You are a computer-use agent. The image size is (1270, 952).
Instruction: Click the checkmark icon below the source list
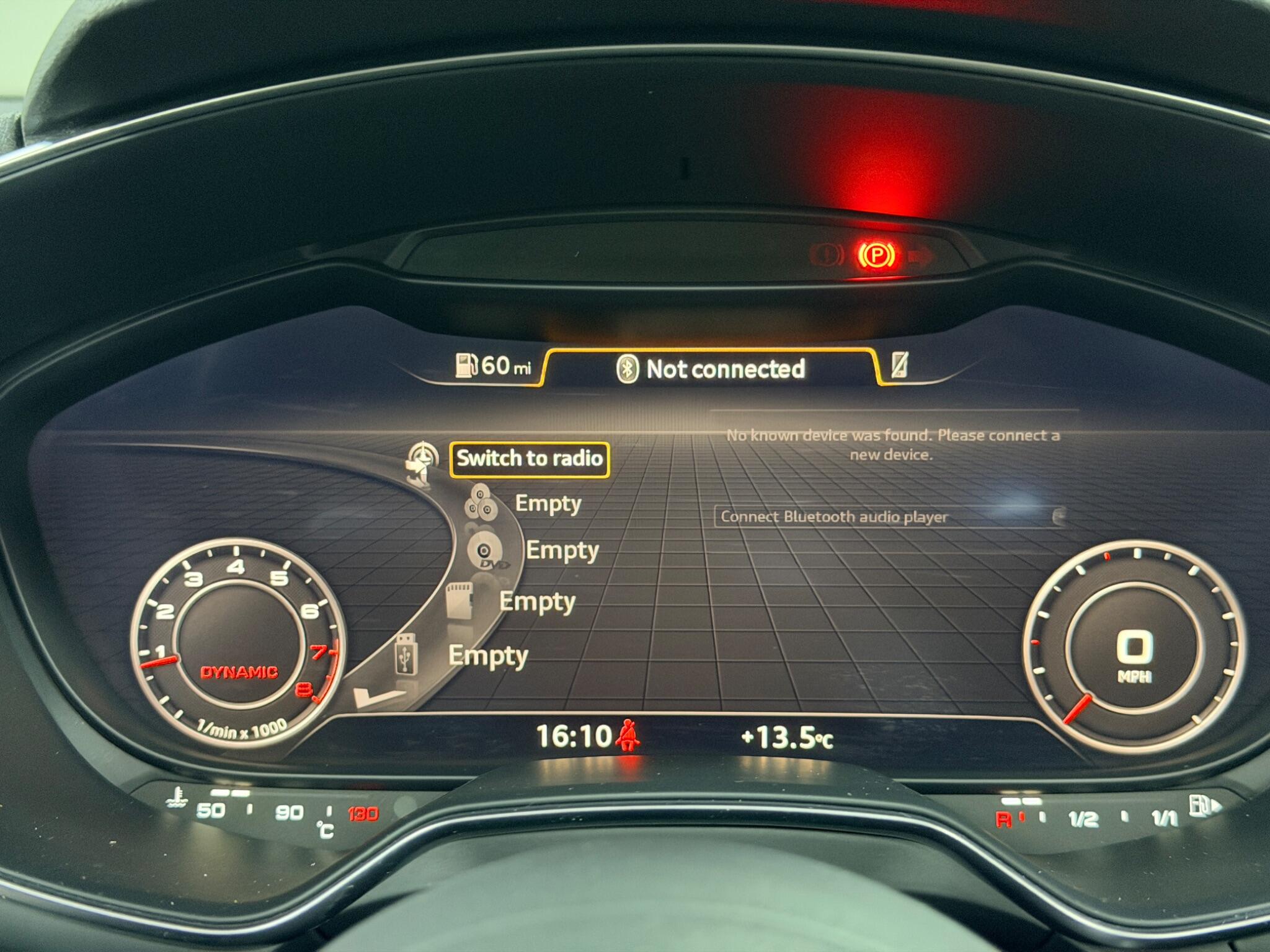(x=377, y=698)
